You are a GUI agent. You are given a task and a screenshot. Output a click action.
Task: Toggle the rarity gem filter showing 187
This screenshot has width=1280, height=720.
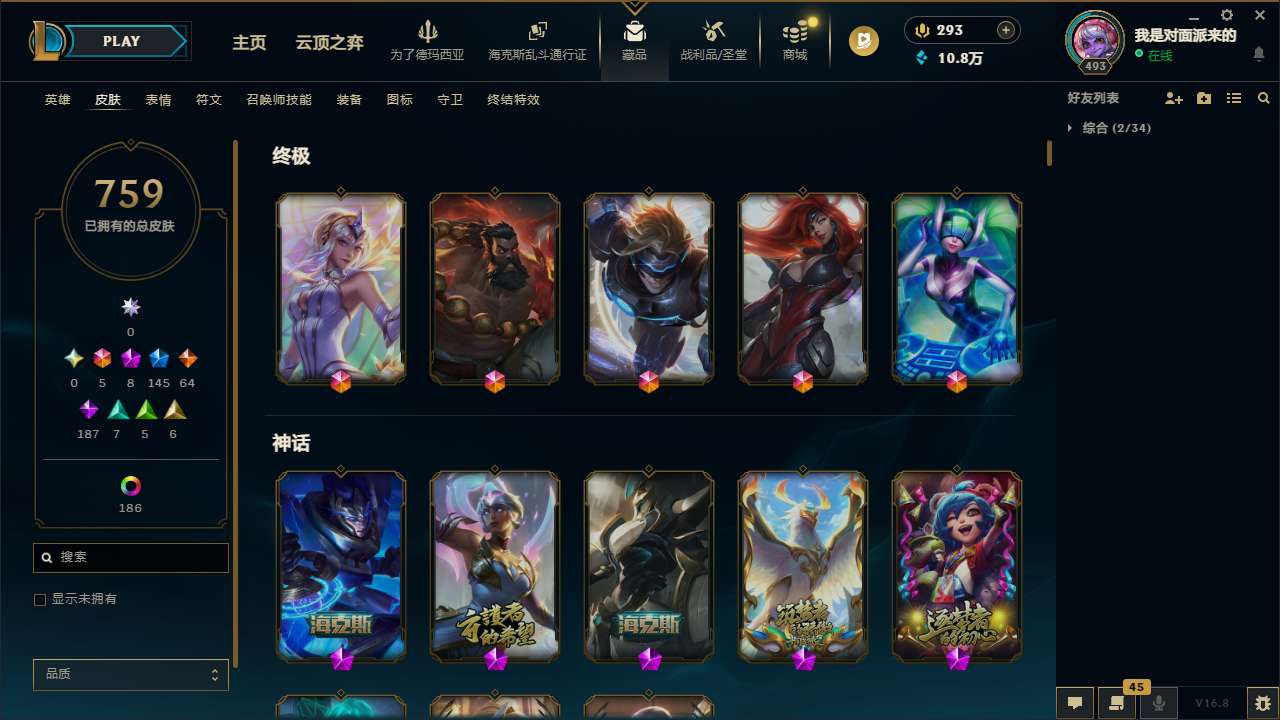click(x=88, y=410)
